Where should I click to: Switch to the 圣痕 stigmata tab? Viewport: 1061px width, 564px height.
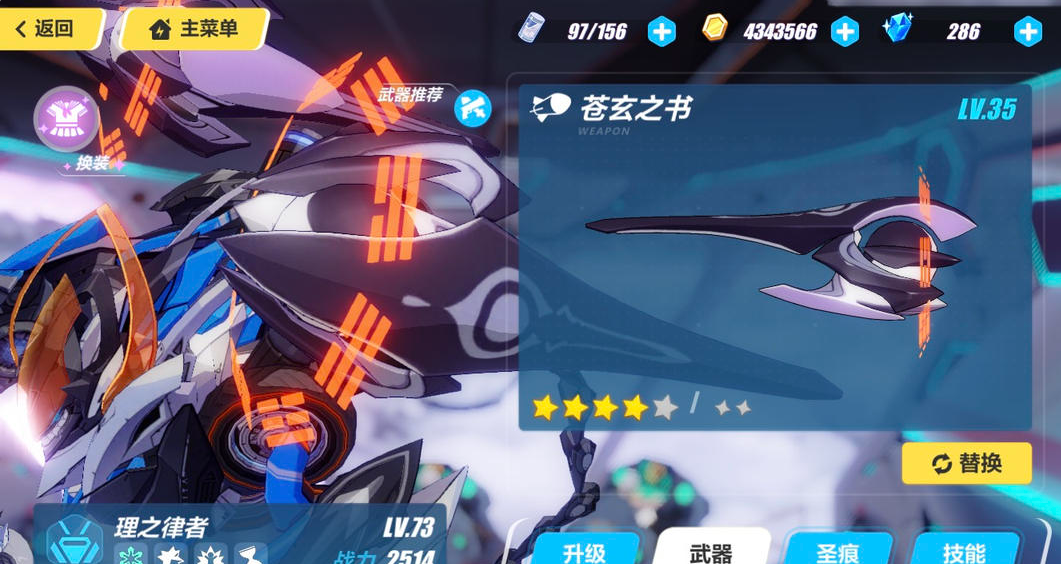pyautogui.click(x=837, y=549)
